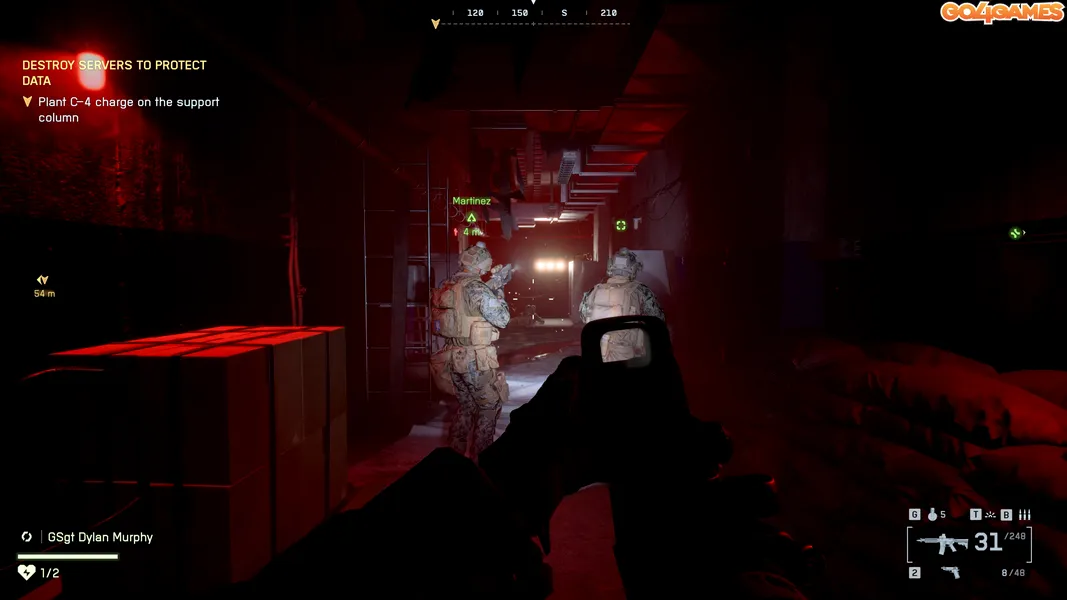Activate the flash gadget icon
The image size is (1067, 600).
click(990, 515)
